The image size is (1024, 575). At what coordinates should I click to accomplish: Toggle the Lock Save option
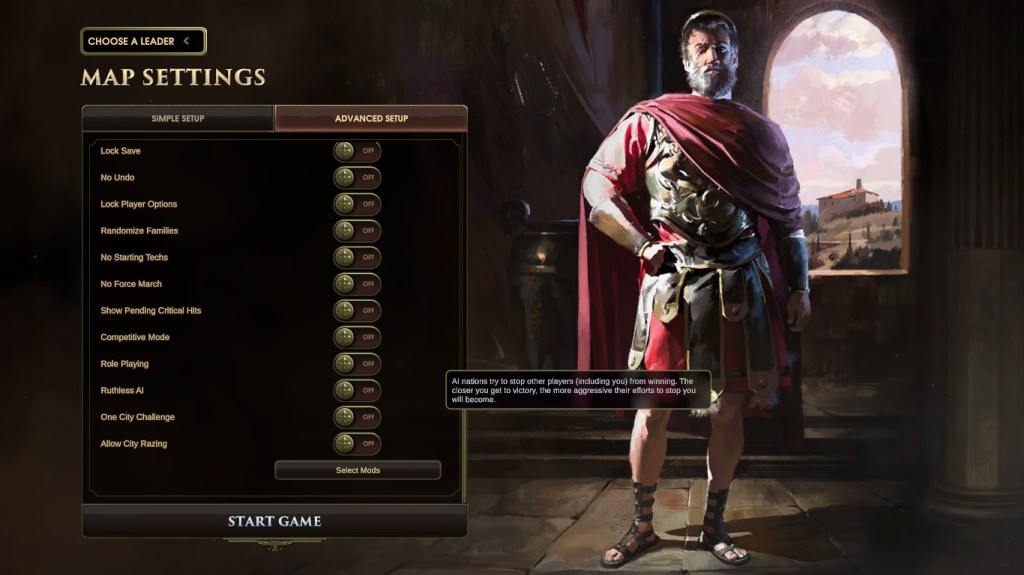point(357,151)
